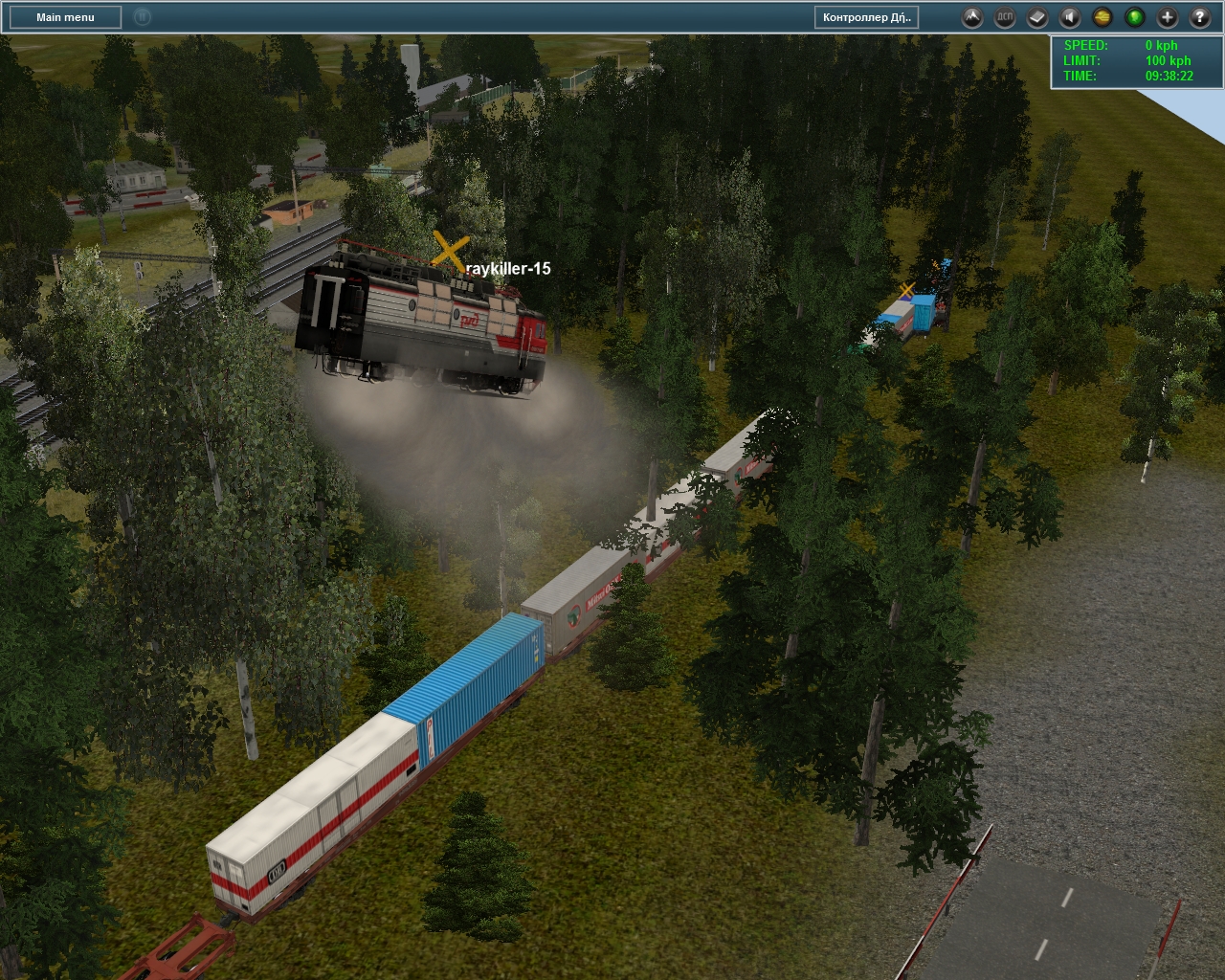The width and height of the screenshot is (1225, 980).
Task: Open the Main menu
Action: click(65, 17)
